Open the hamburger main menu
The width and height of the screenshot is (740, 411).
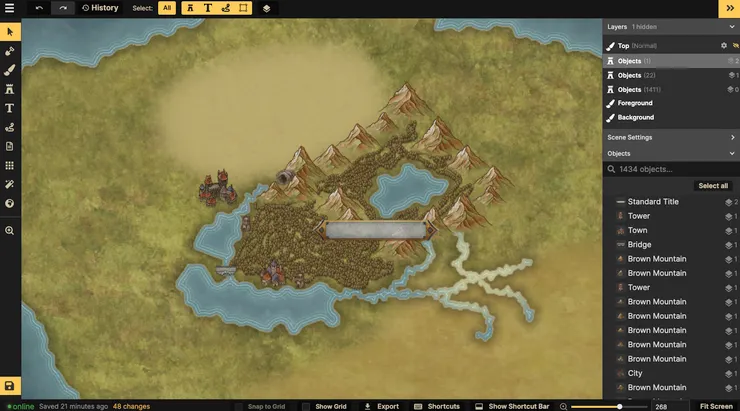click(x=10, y=8)
